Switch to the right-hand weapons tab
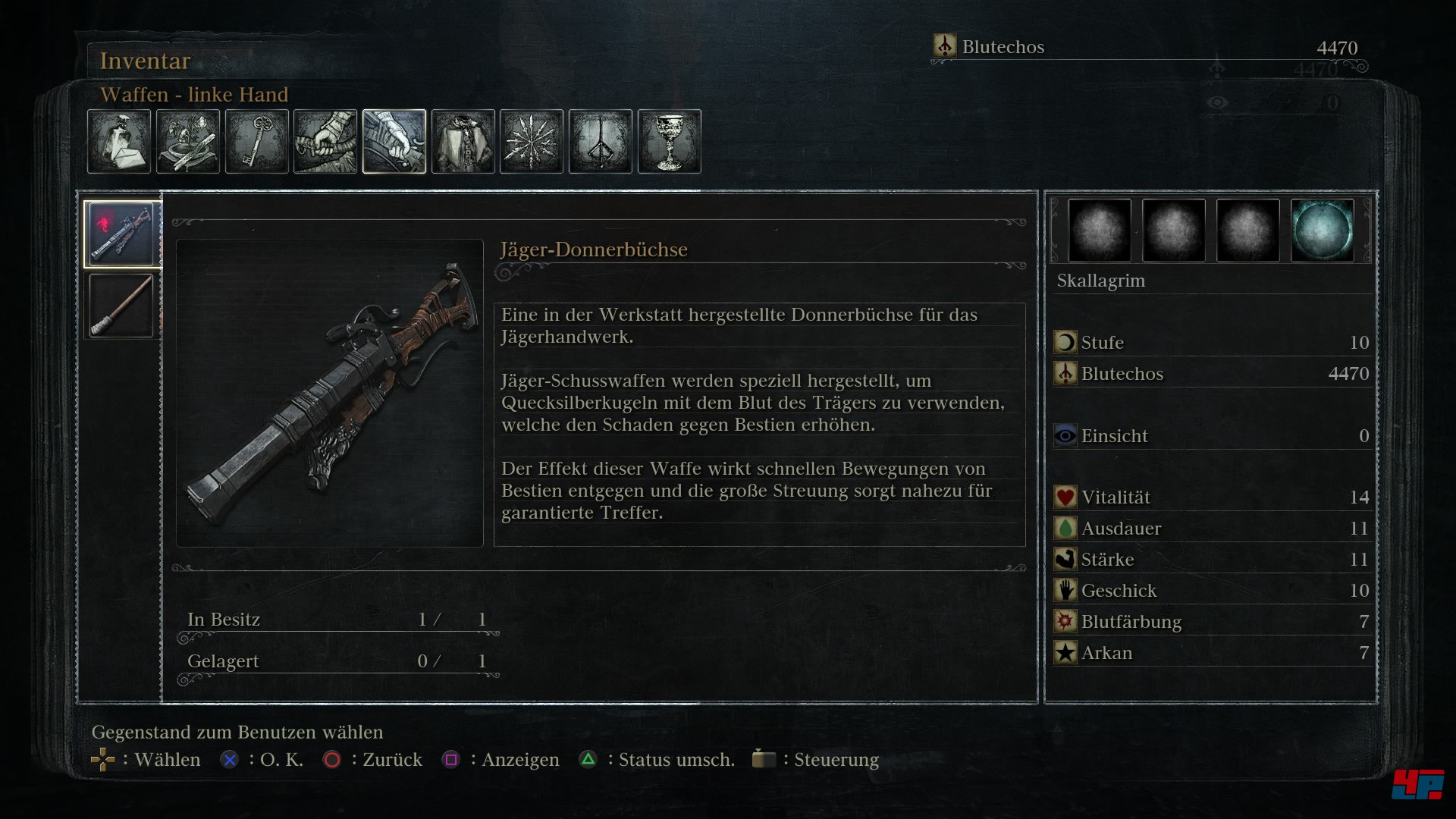The width and height of the screenshot is (1456, 819). coord(325,142)
